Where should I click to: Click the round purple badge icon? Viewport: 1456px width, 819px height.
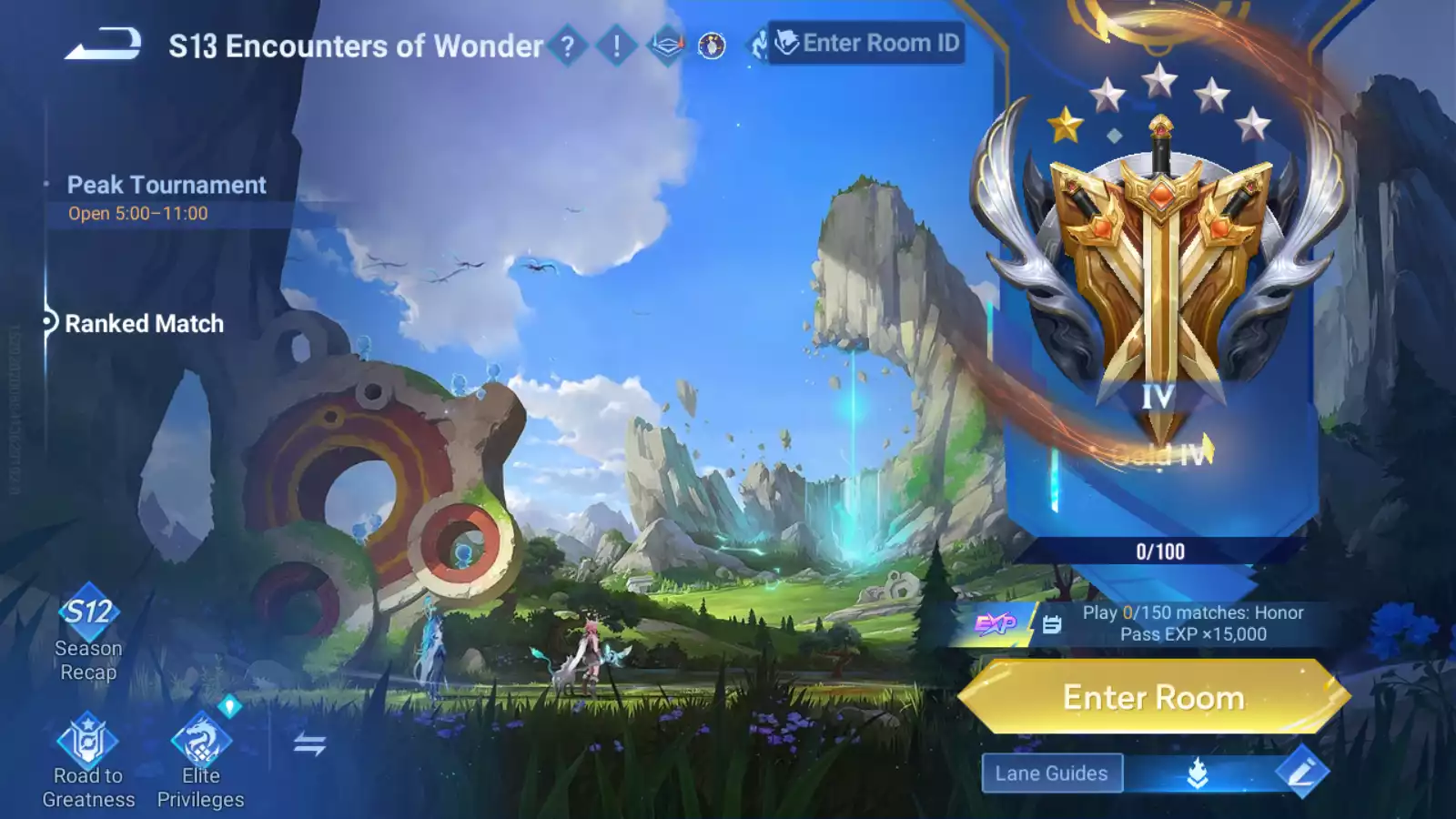click(712, 45)
